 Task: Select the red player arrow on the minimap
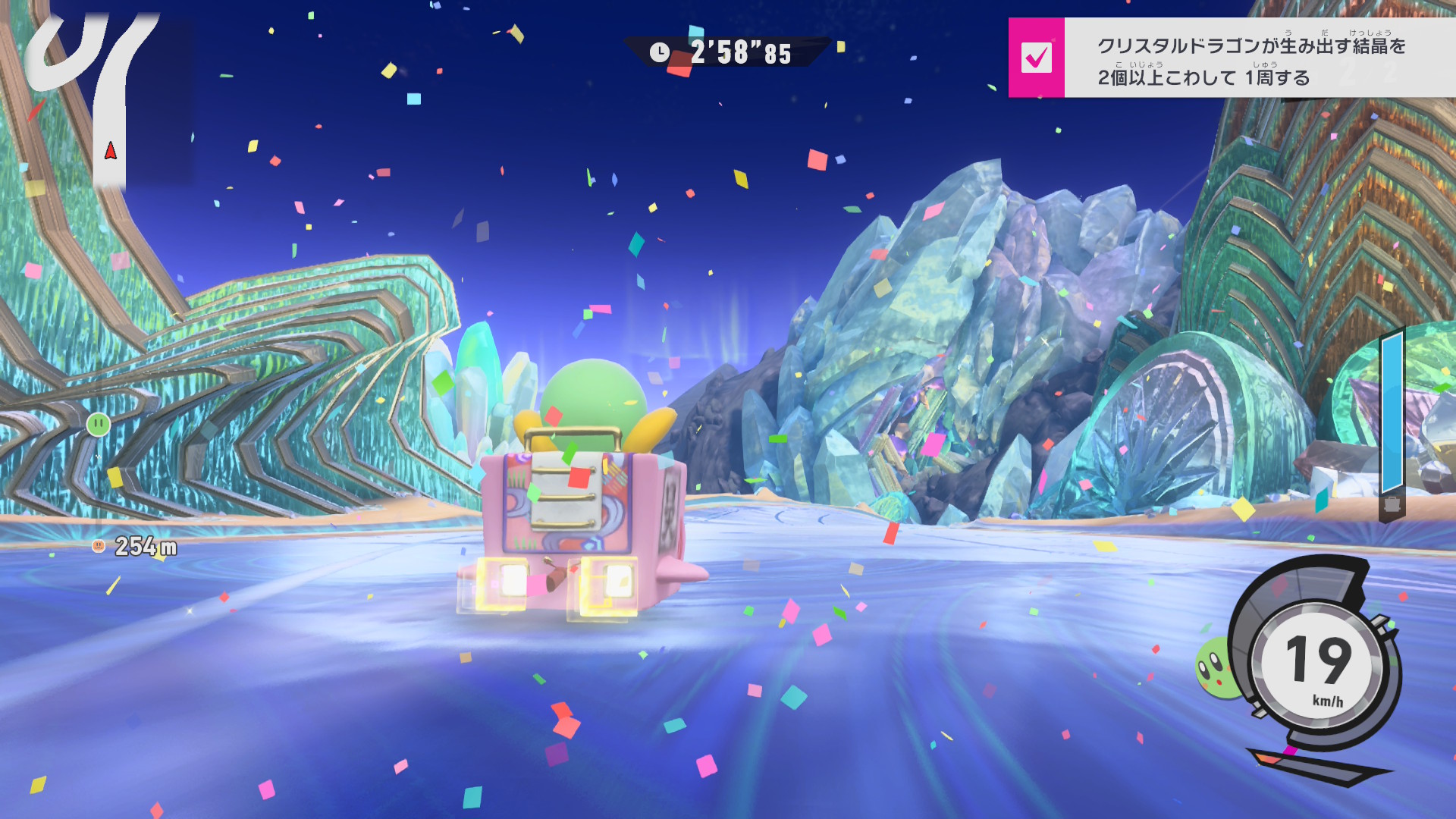[x=111, y=150]
